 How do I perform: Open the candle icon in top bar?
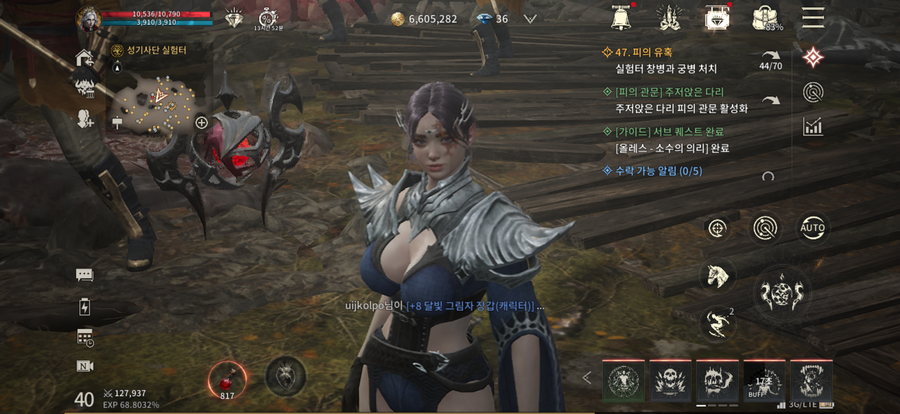click(670, 17)
